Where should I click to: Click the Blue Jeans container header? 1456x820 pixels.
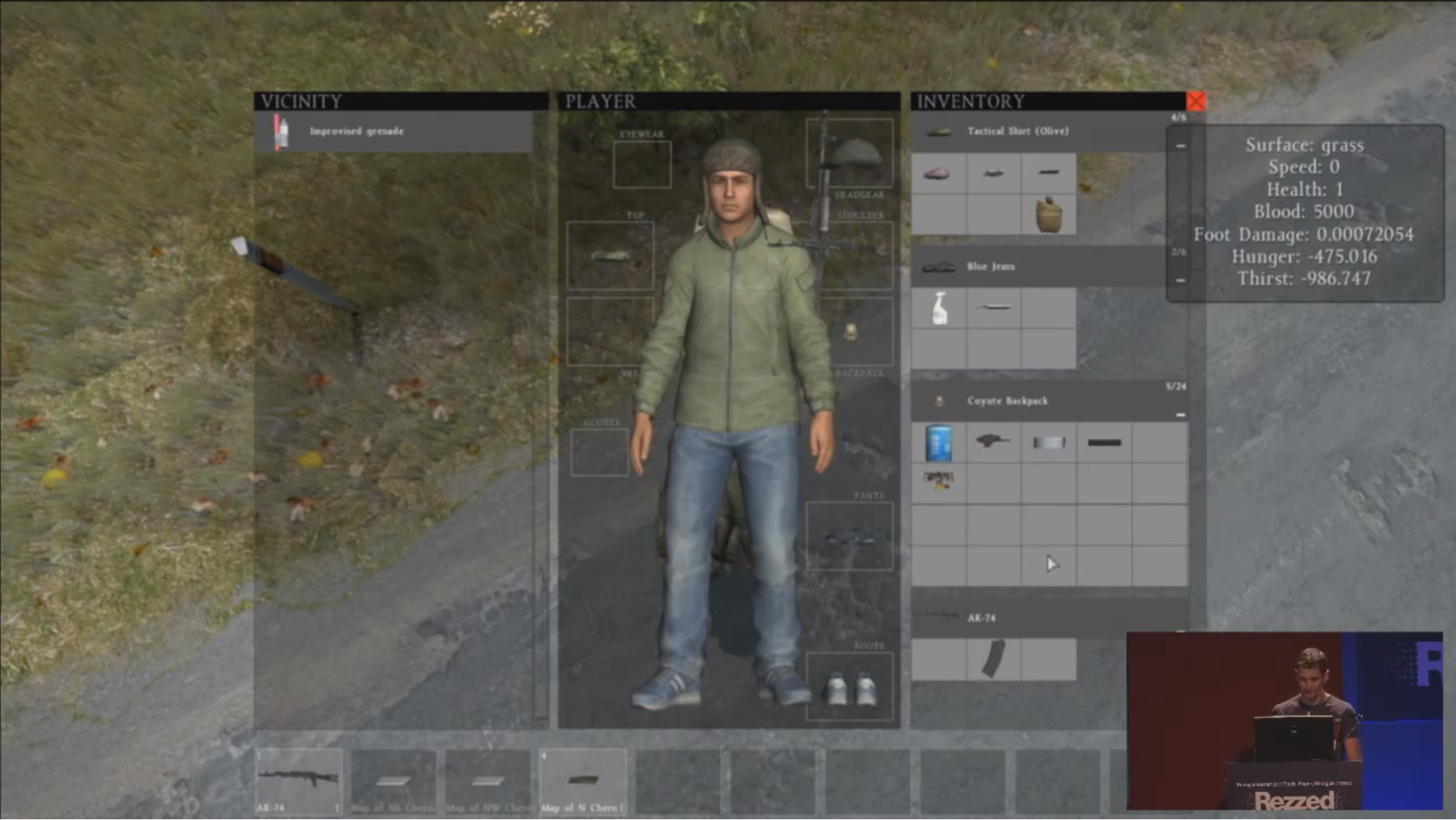(991, 266)
